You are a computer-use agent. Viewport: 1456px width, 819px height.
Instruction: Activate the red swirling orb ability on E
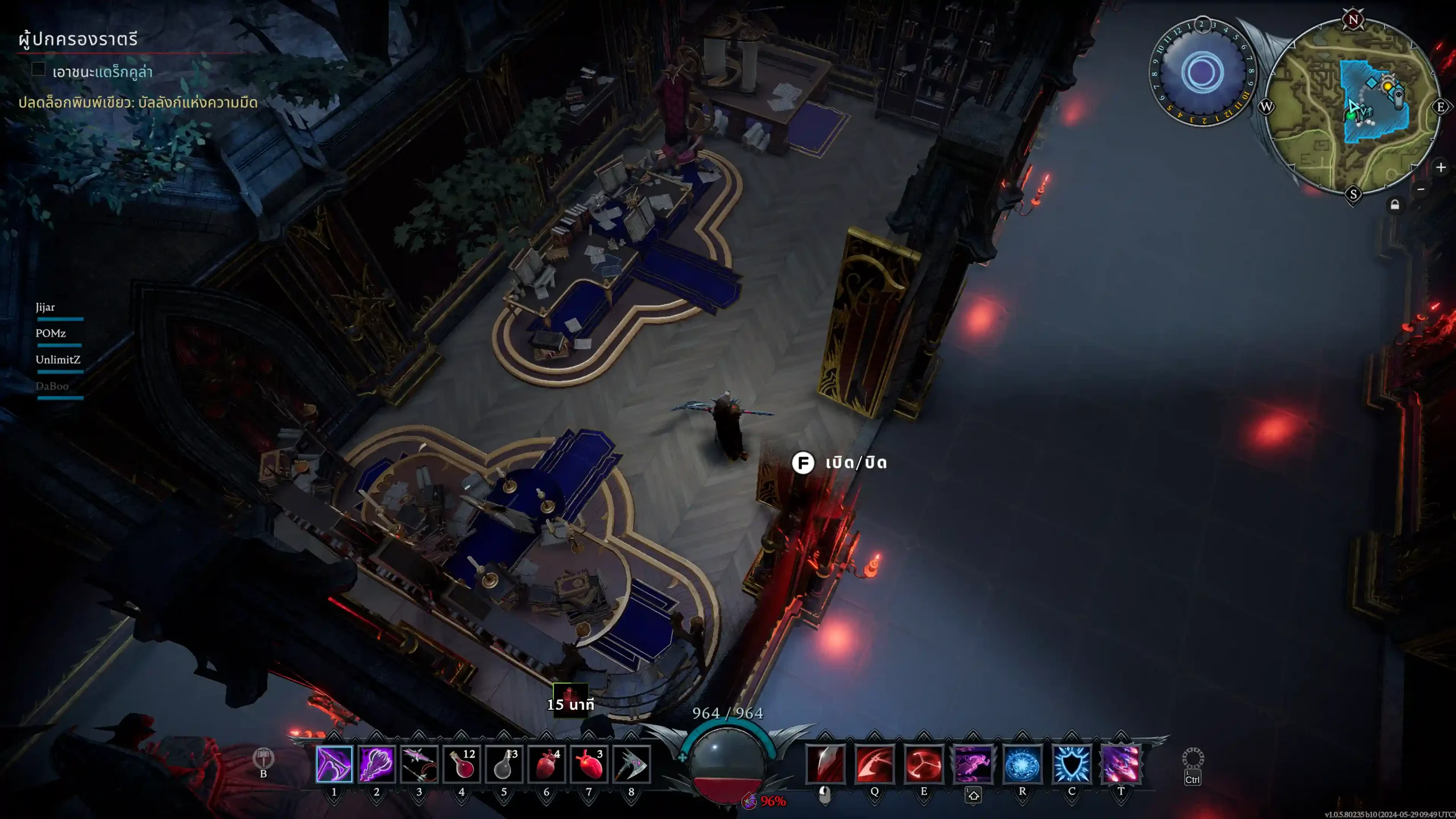[924, 764]
